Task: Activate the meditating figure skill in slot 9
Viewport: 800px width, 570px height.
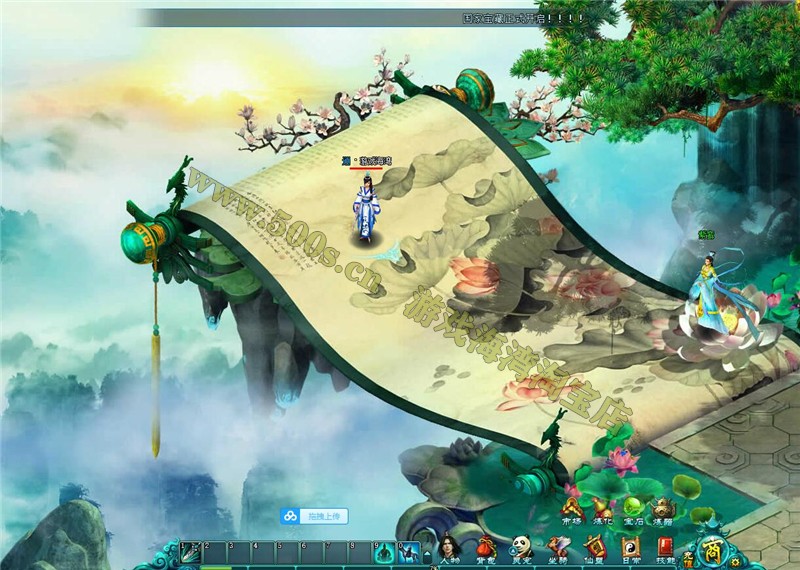Action: click(x=385, y=551)
